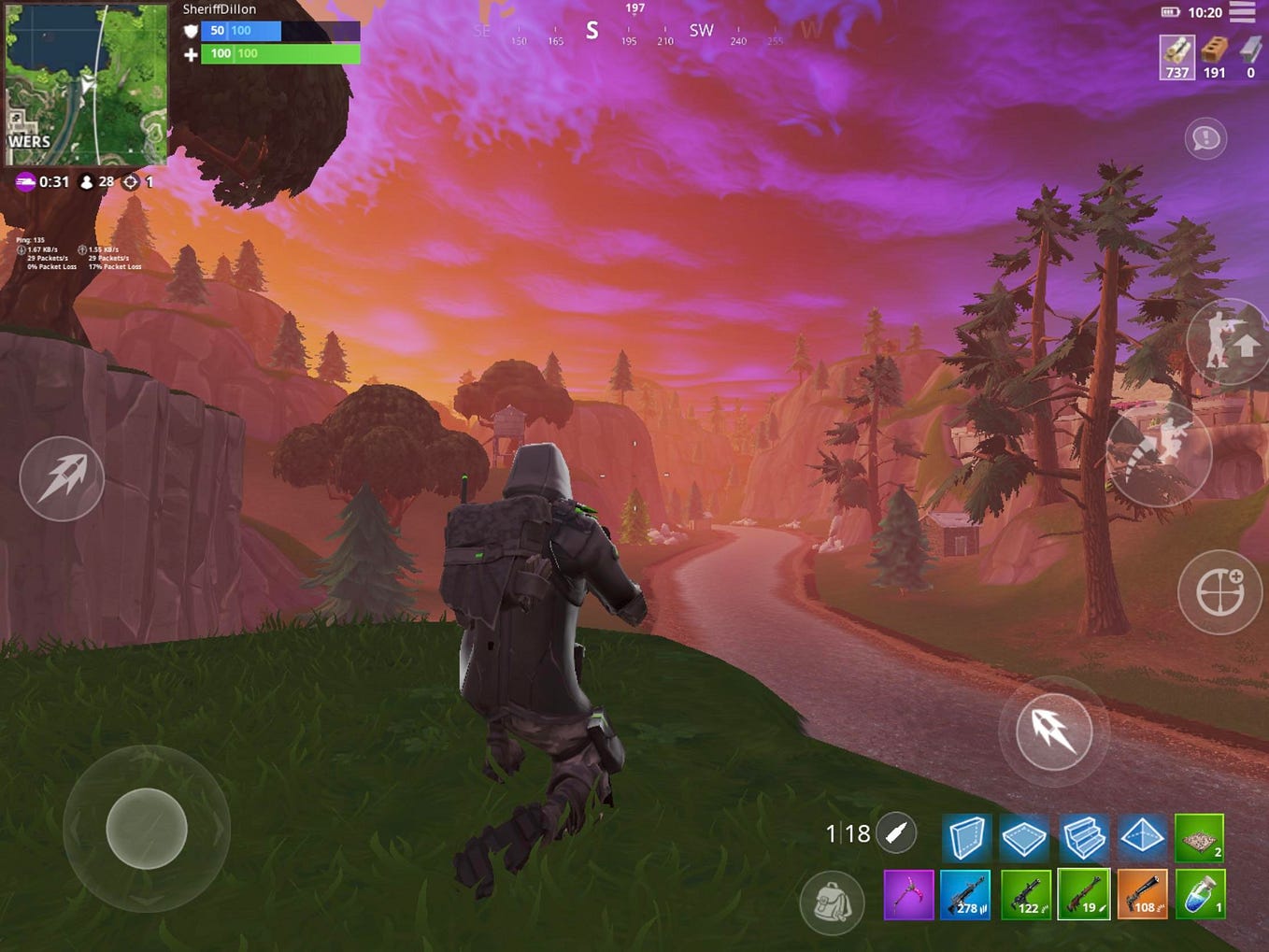Select the spike trap with 2 remaining
The height and width of the screenshot is (952, 1269).
point(1199,837)
